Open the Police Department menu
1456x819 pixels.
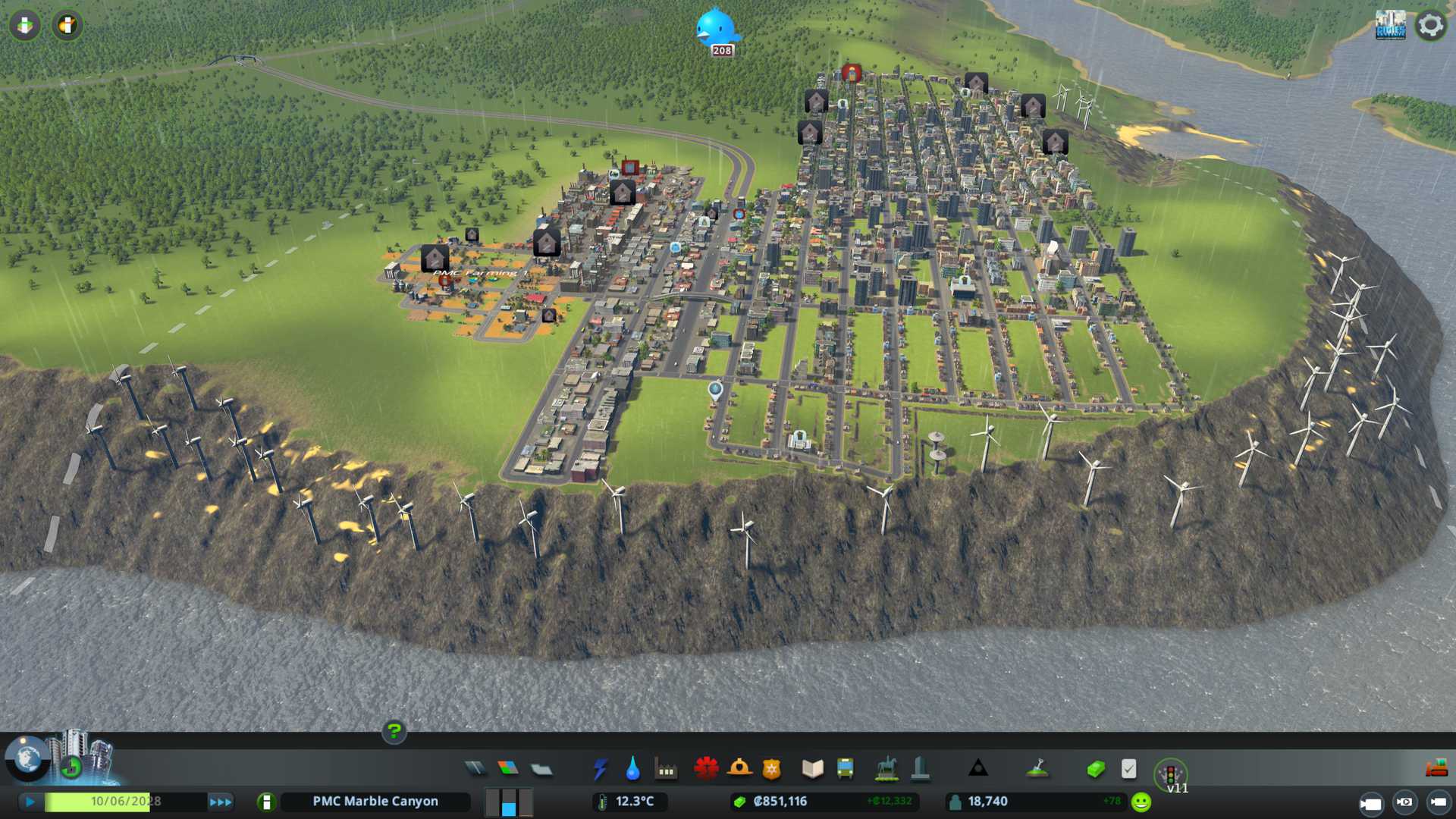coord(771,769)
